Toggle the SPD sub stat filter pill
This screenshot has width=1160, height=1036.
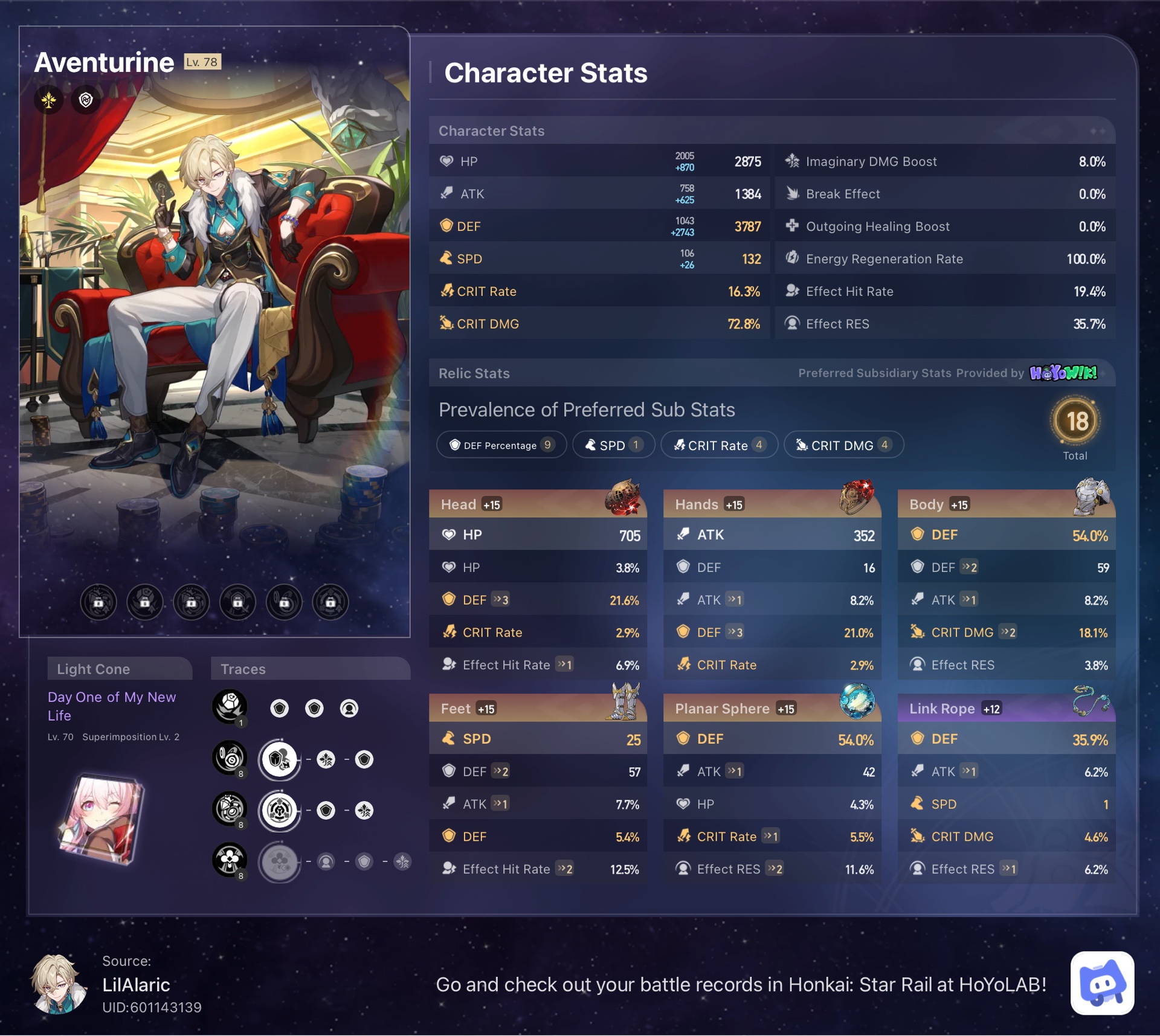(x=613, y=445)
